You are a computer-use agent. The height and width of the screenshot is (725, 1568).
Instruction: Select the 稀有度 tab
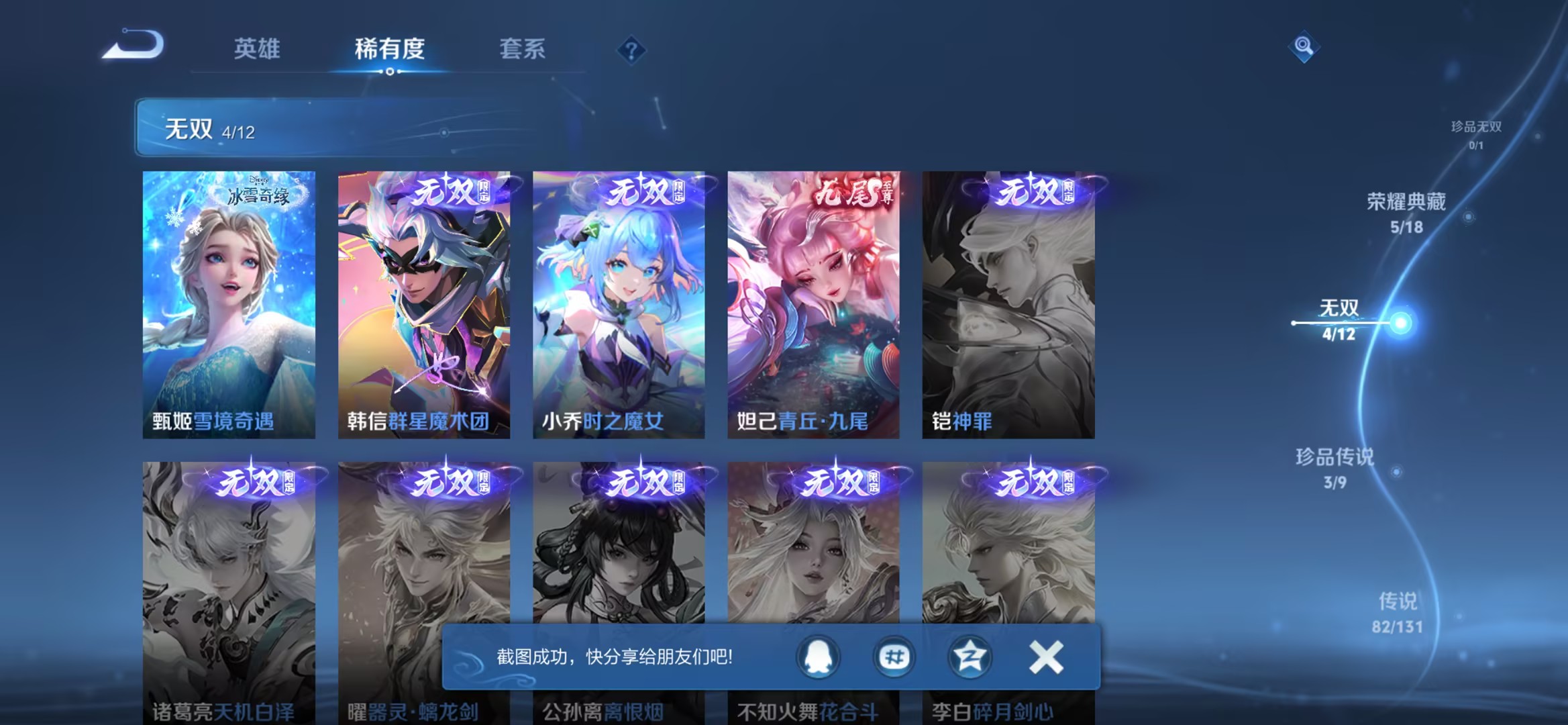point(388,49)
